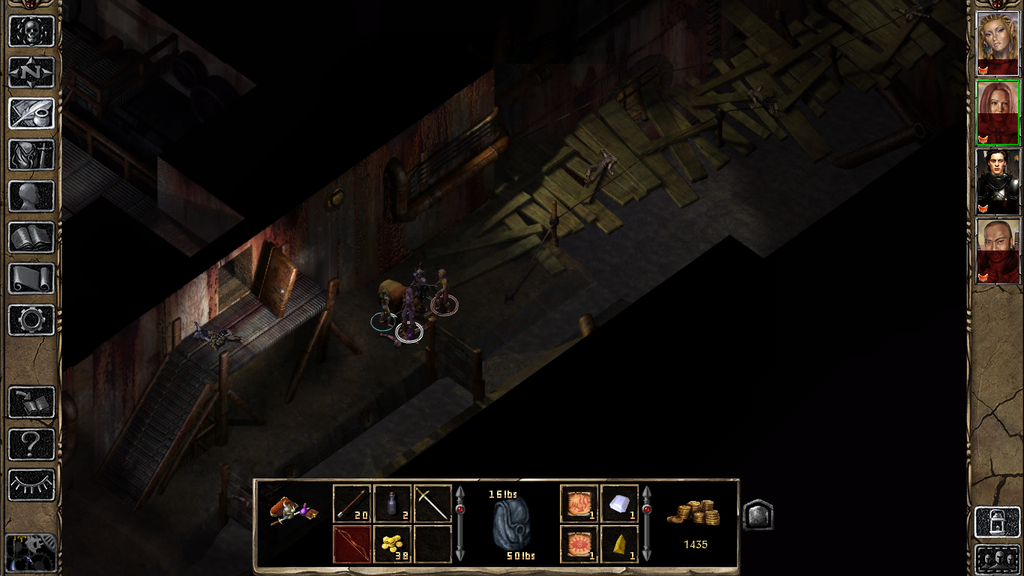Close the container panel with the stone button
The width and height of the screenshot is (1024, 576).
(x=757, y=515)
